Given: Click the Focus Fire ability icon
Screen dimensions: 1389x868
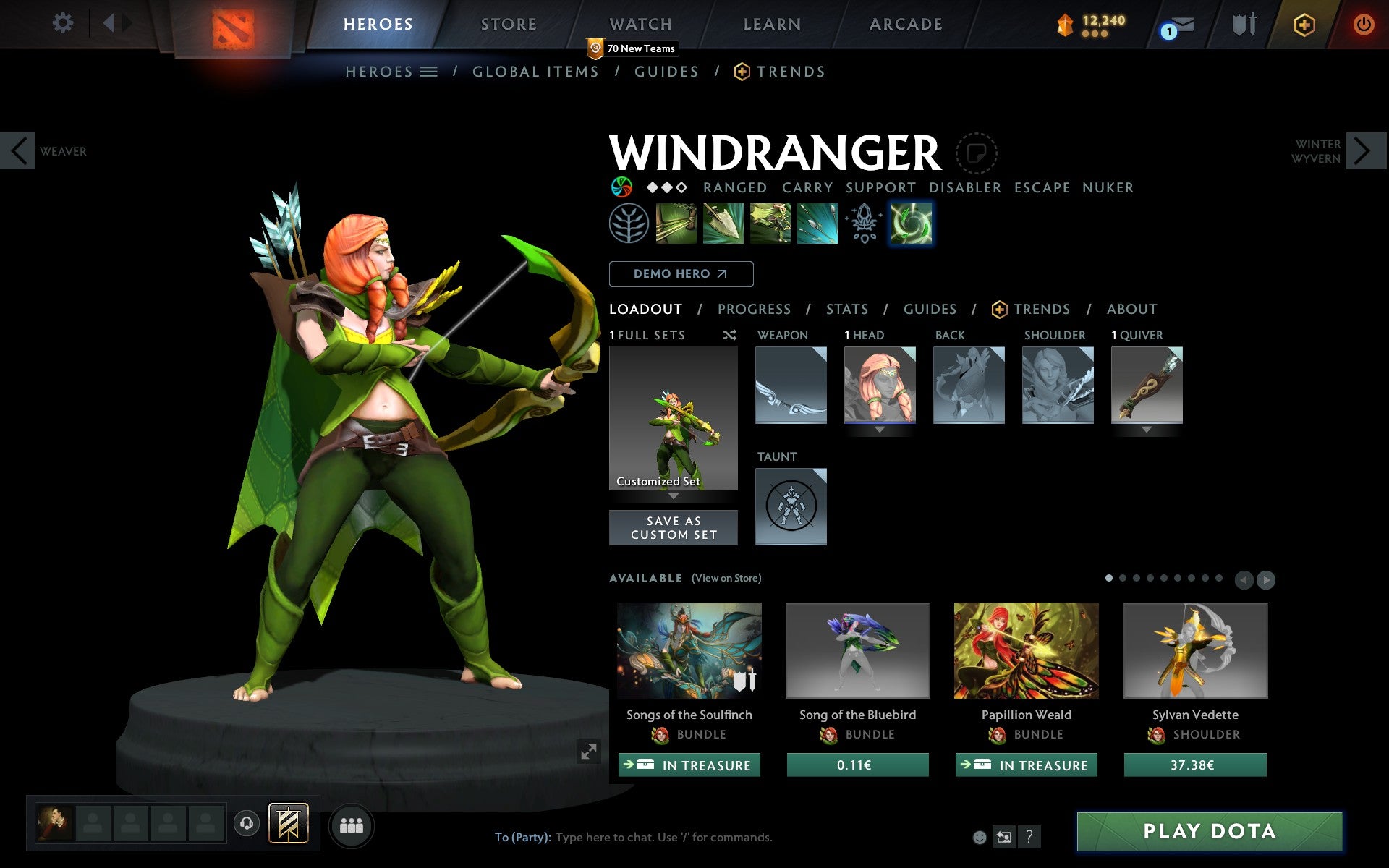Looking at the screenshot, I should click(817, 223).
